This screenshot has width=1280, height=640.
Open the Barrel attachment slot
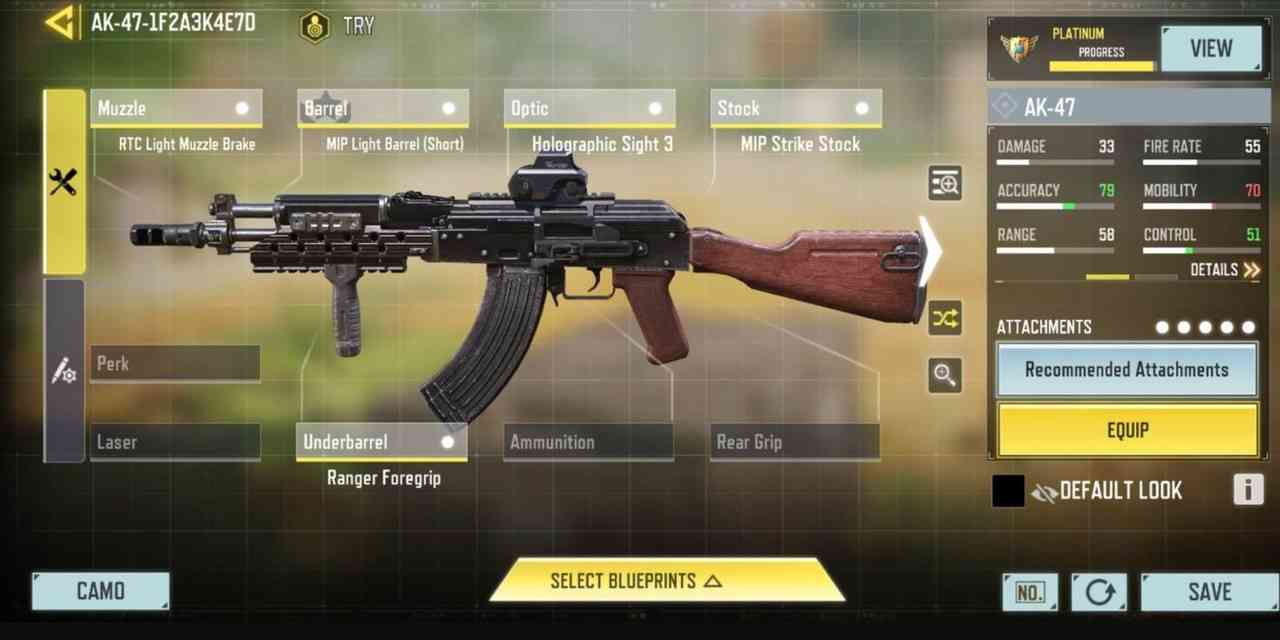tap(383, 108)
